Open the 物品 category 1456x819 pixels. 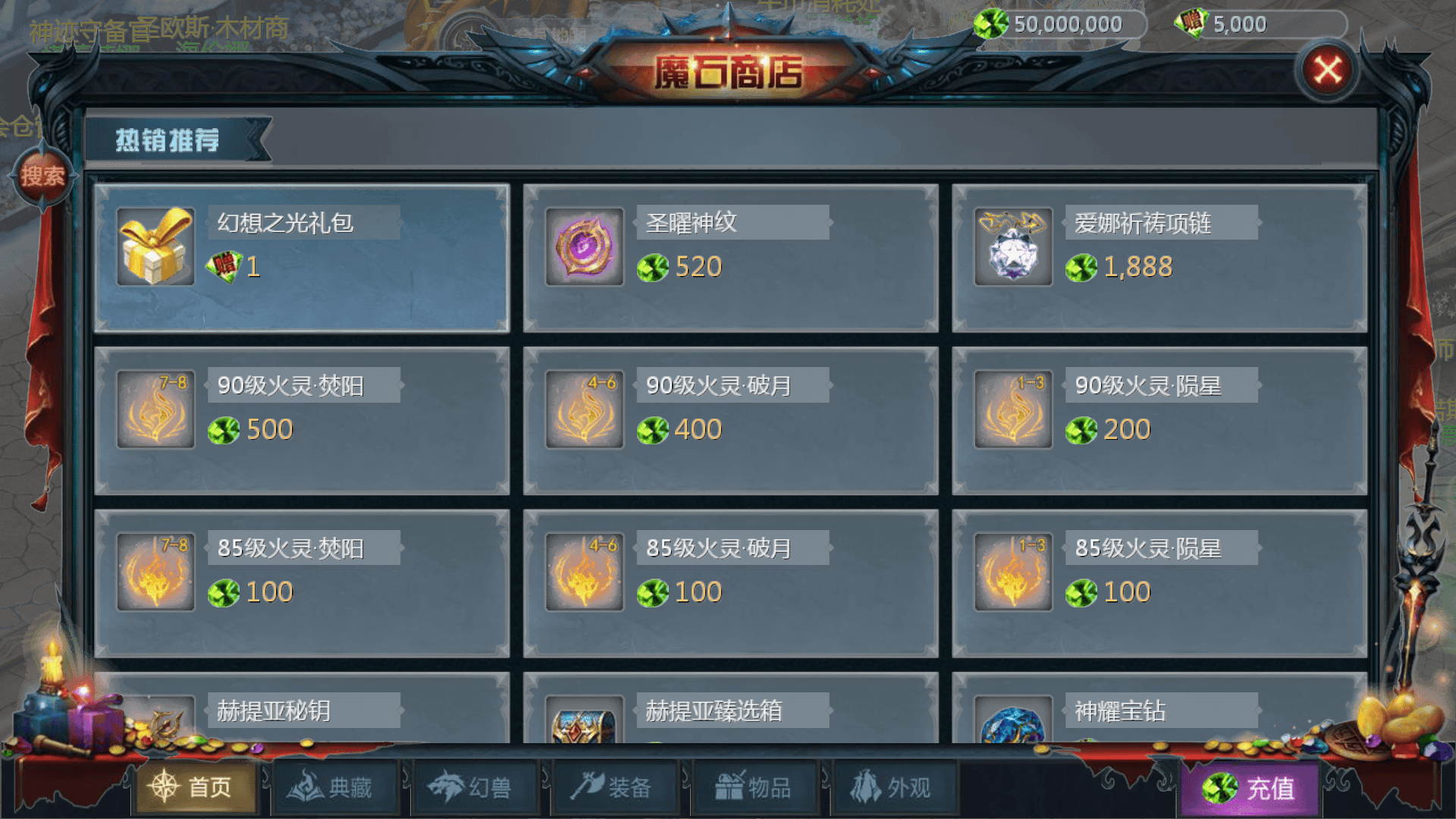click(x=755, y=787)
